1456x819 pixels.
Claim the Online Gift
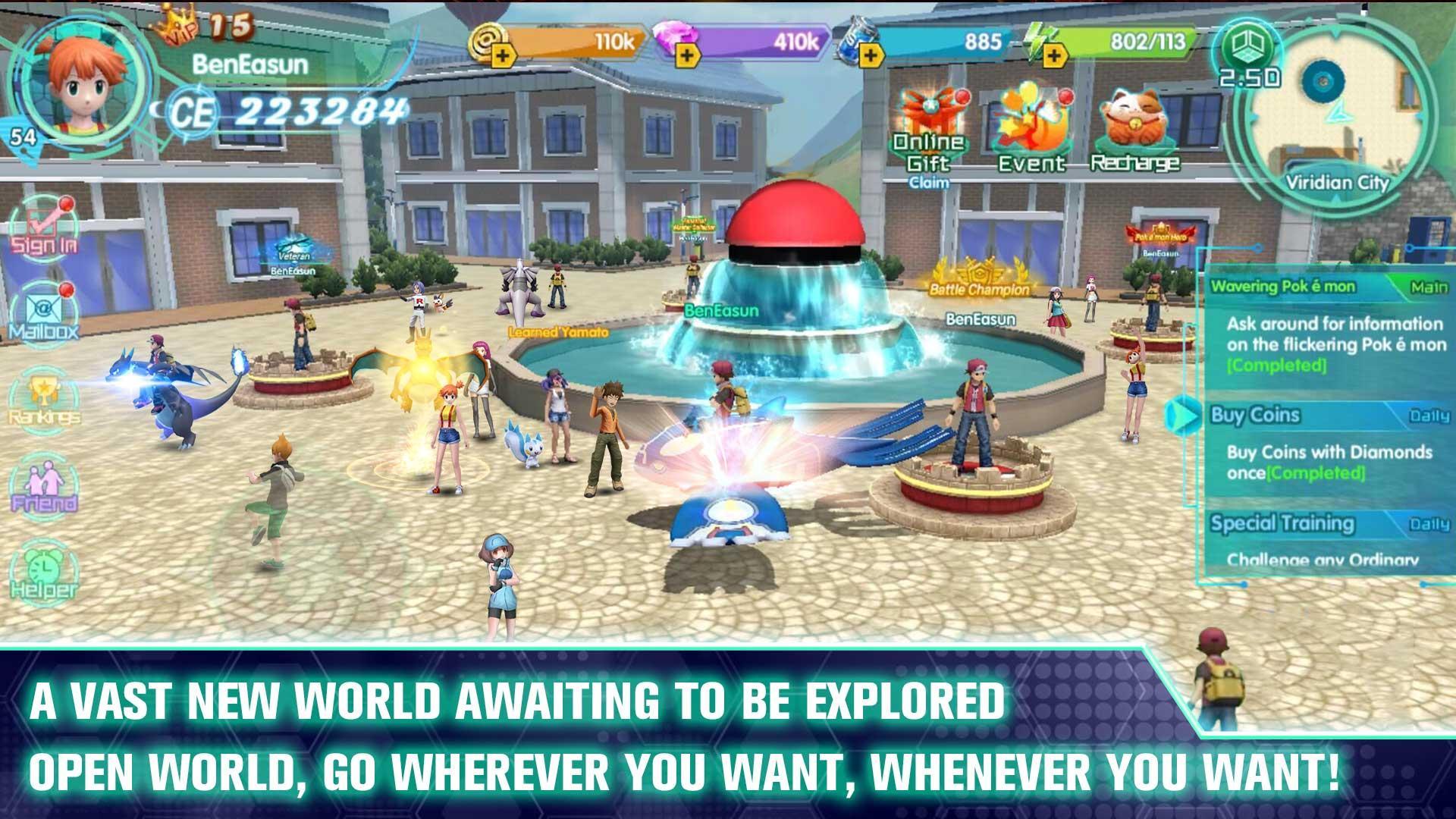pyautogui.click(x=929, y=136)
